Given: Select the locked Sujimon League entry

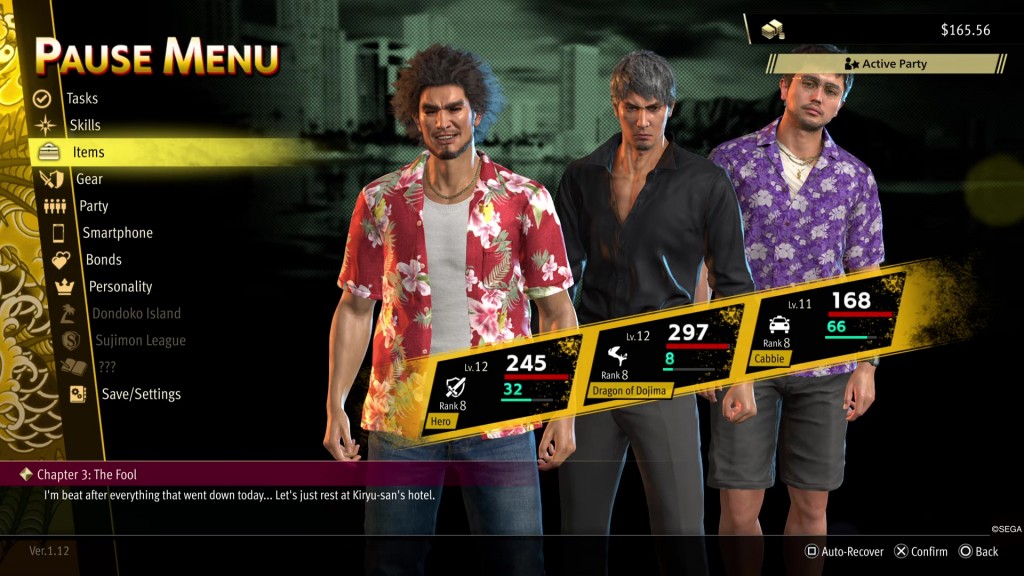Looking at the screenshot, I should coord(140,341).
